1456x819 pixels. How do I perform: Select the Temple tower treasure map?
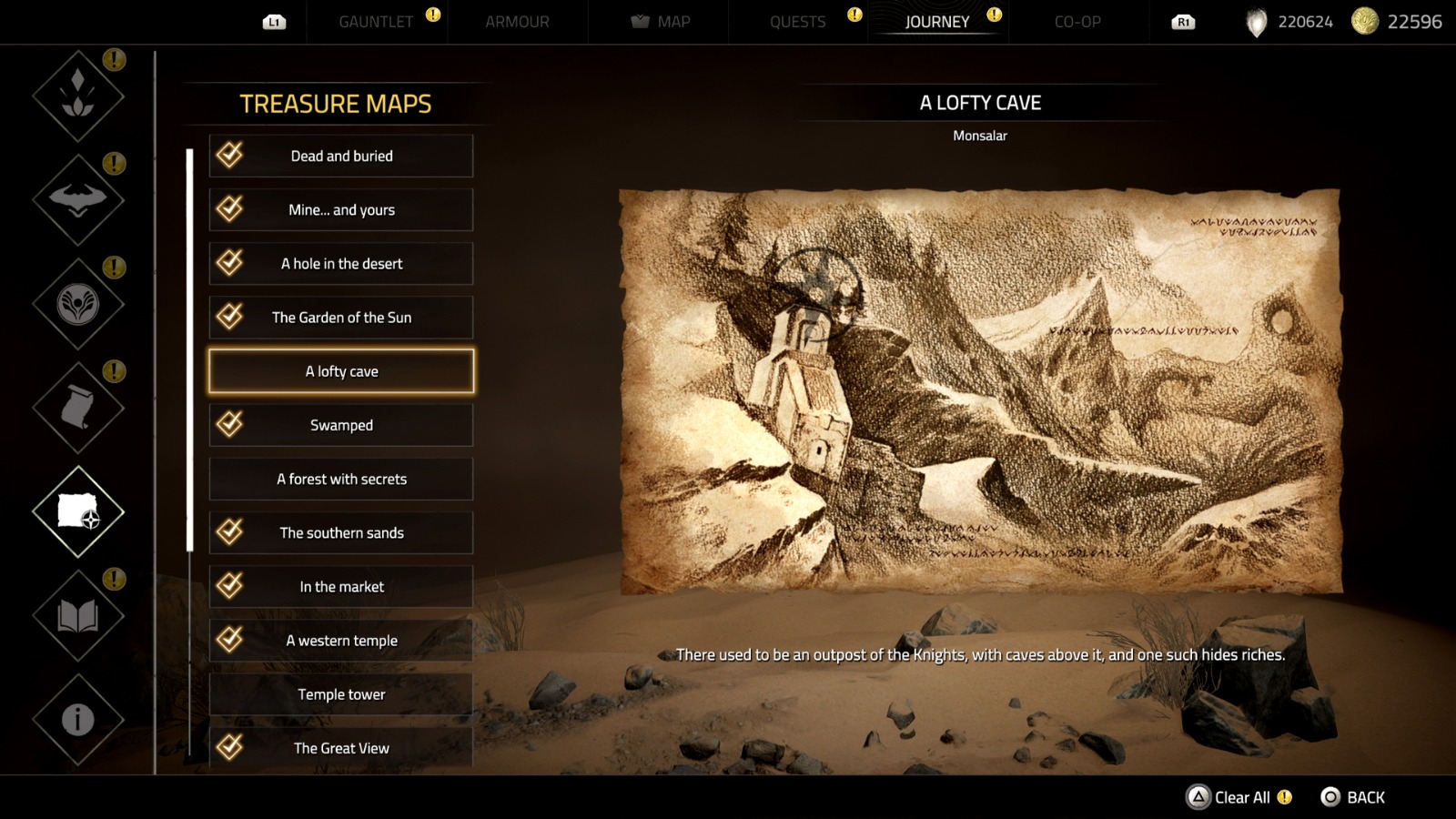pyautogui.click(x=341, y=693)
